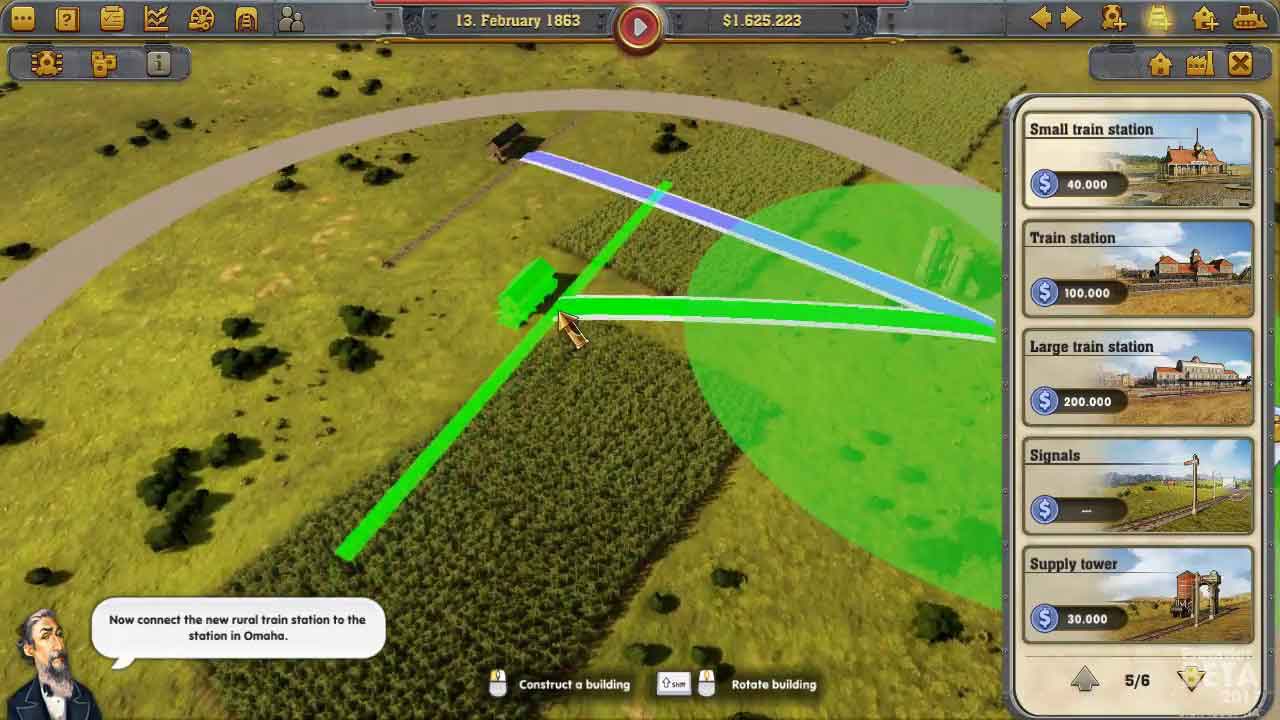This screenshot has width=1280, height=720.
Task: Activate the highlighted track laying tool
Action: 1159,18
